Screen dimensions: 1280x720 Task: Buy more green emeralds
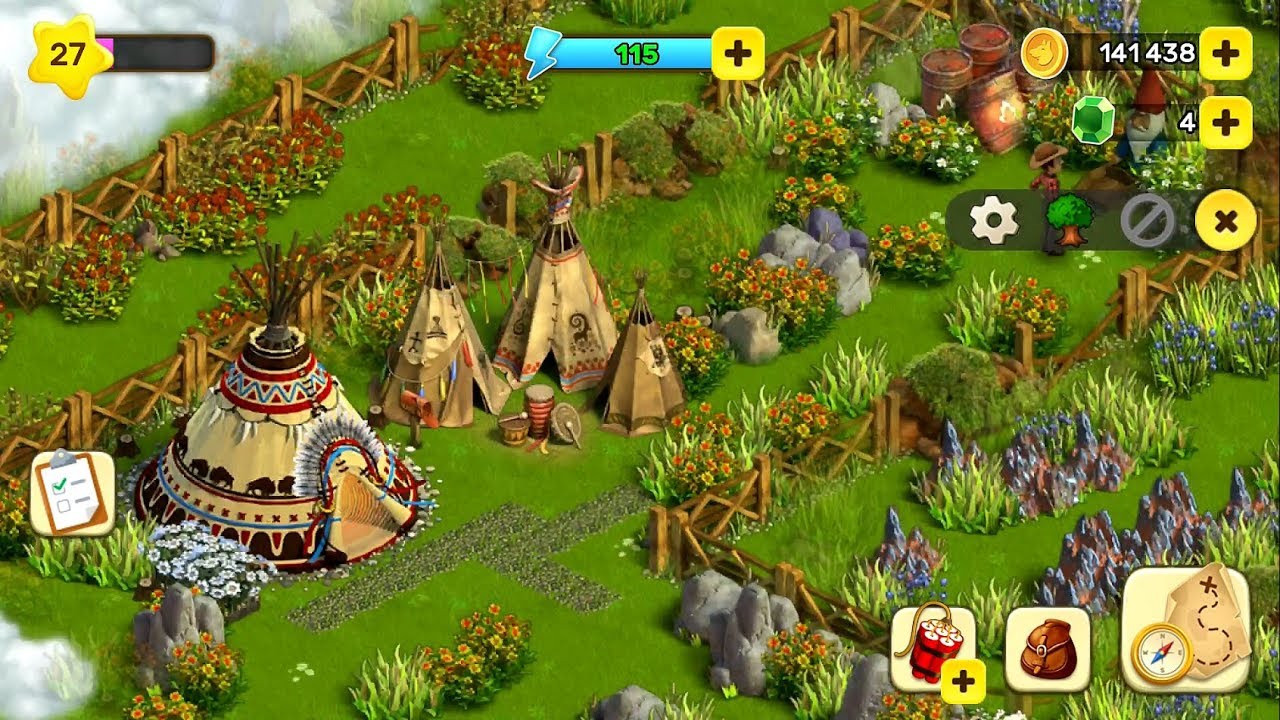tap(1225, 123)
